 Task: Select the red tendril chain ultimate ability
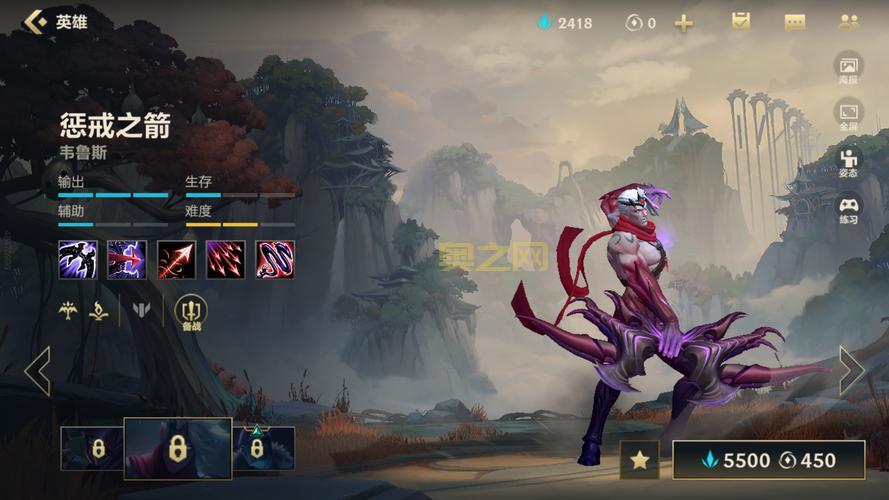pyautogui.click(x=275, y=259)
